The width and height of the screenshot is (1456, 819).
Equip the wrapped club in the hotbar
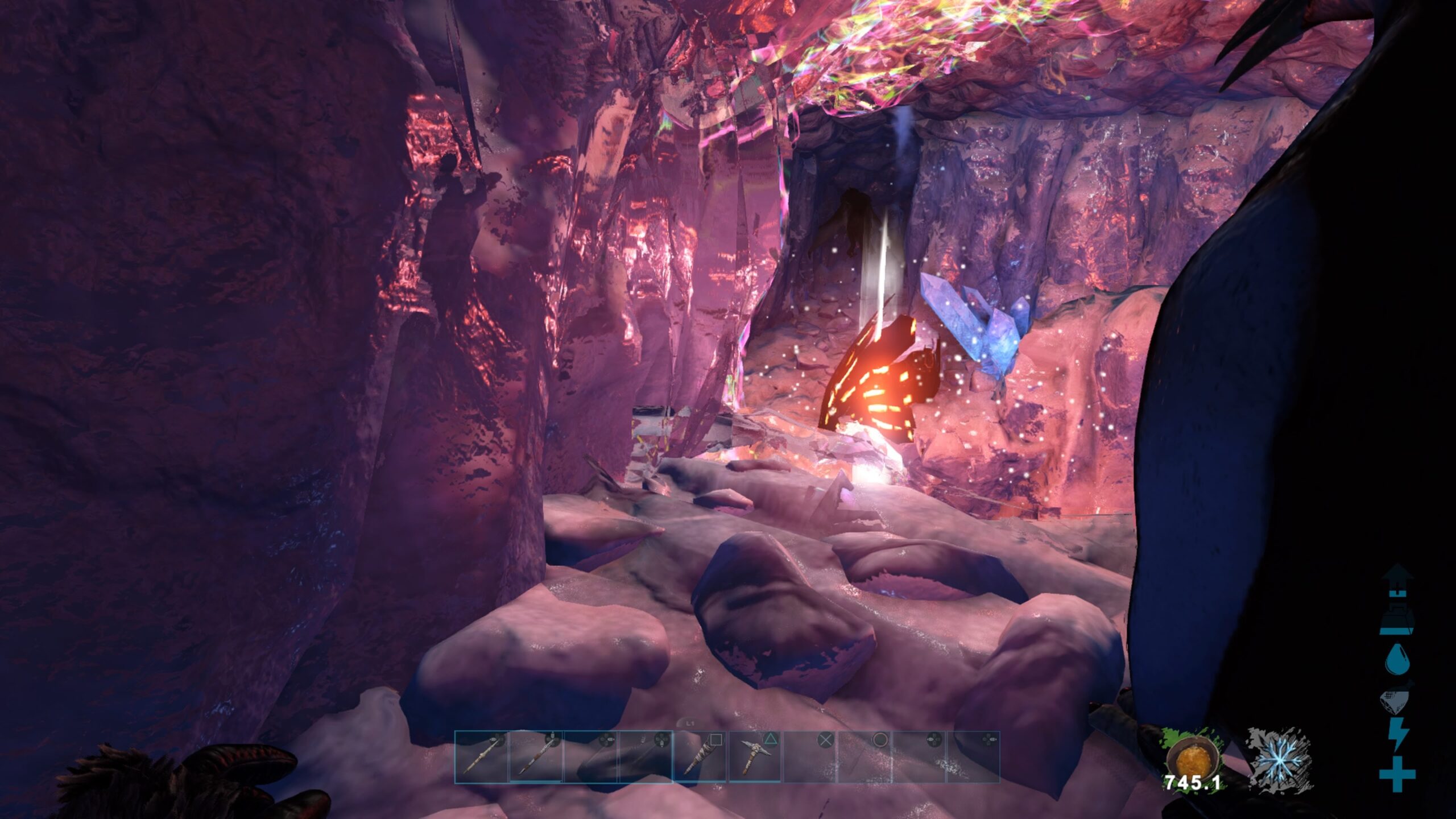[x=701, y=756]
